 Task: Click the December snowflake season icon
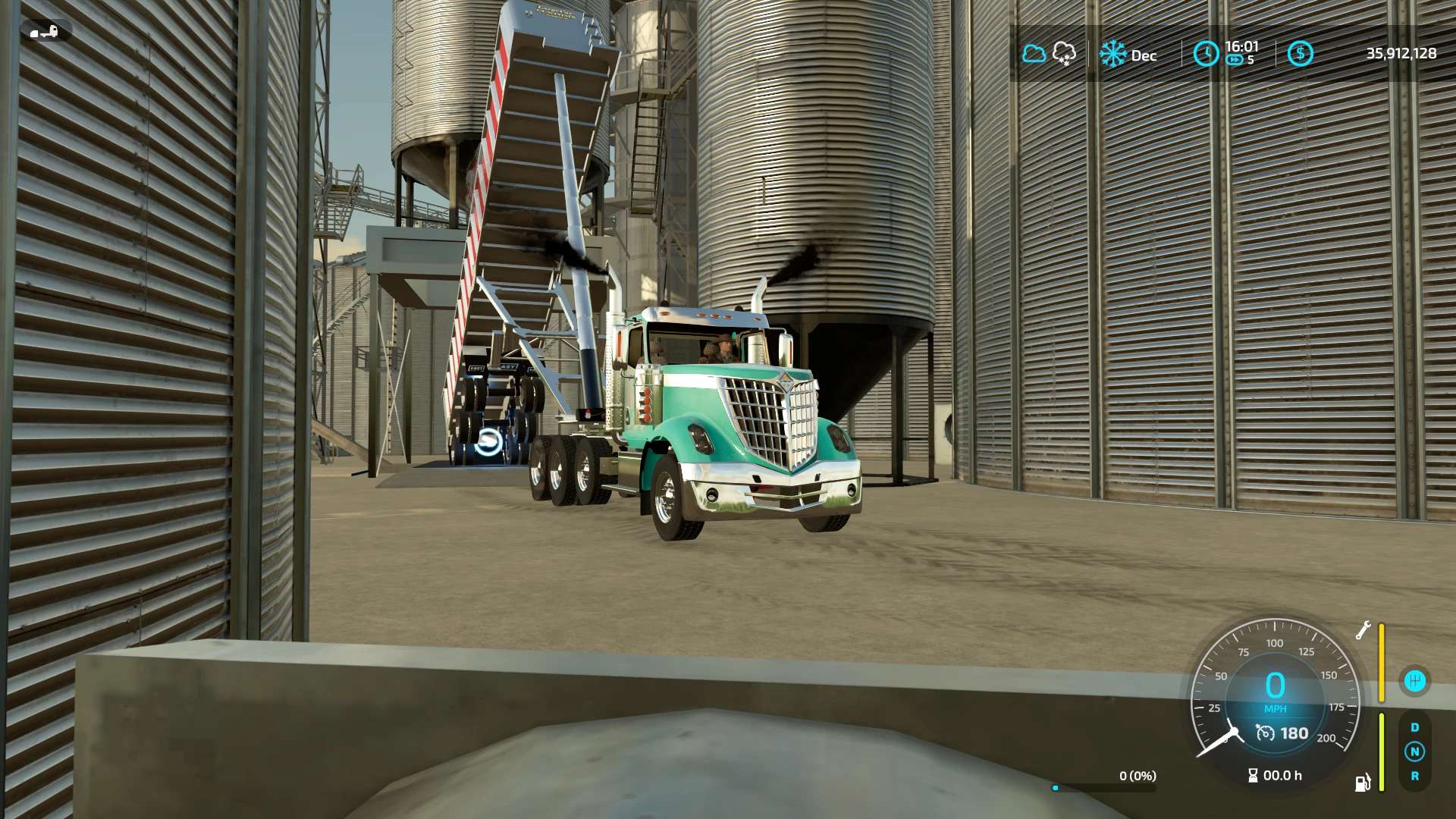coord(1113,54)
